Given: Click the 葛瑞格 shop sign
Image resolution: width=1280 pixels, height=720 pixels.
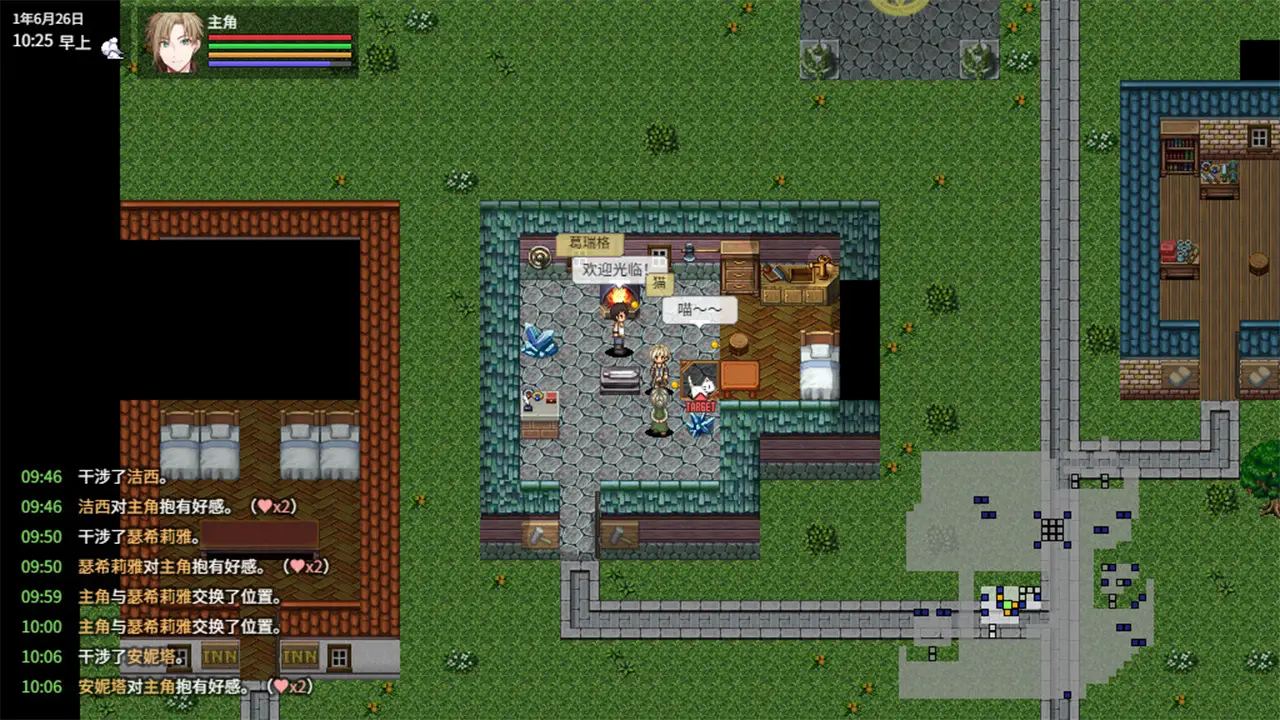Looking at the screenshot, I should (x=592, y=243).
